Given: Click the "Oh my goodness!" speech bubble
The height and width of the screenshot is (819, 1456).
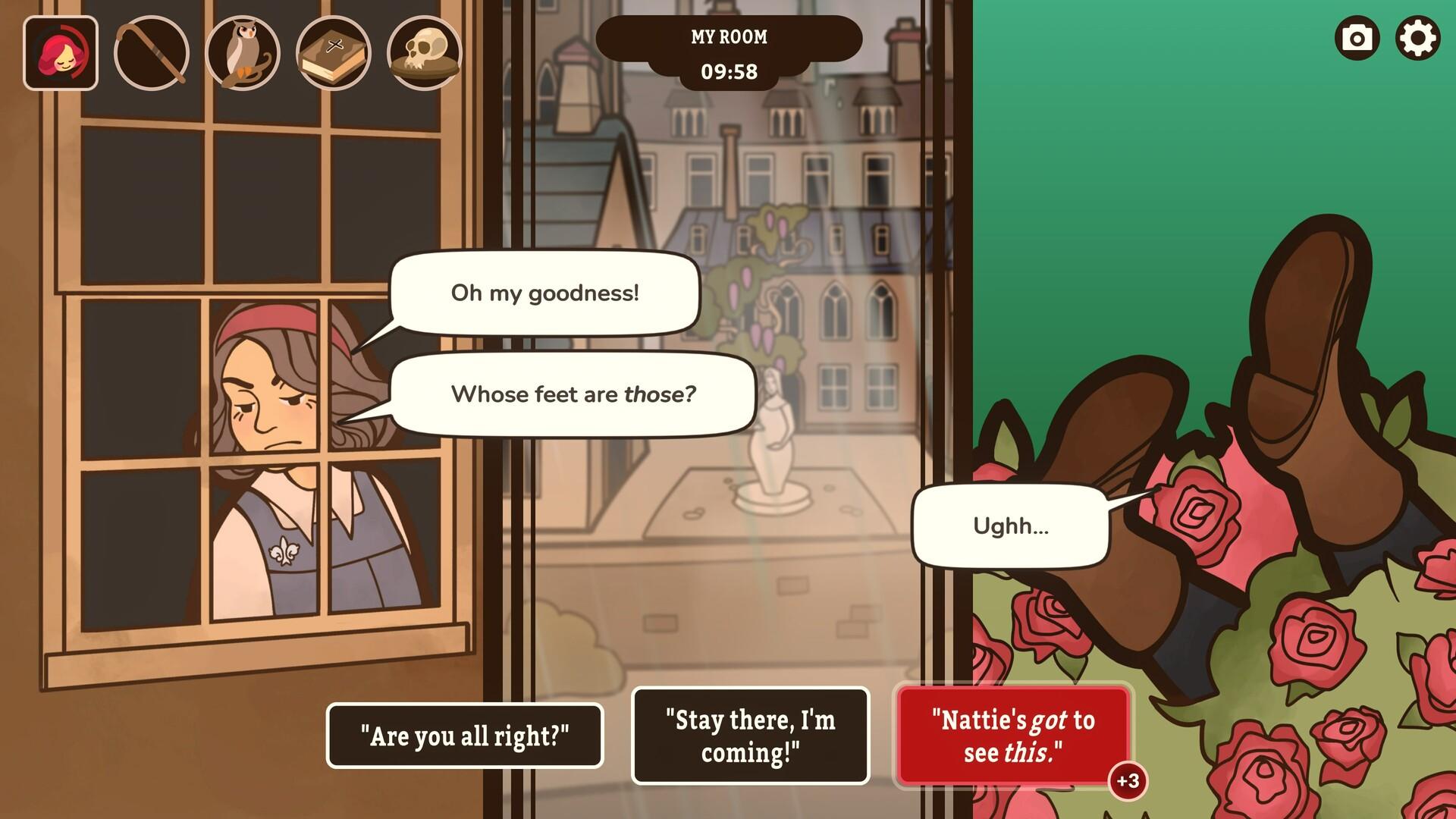Looking at the screenshot, I should pyautogui.click(x=544, y=293).
